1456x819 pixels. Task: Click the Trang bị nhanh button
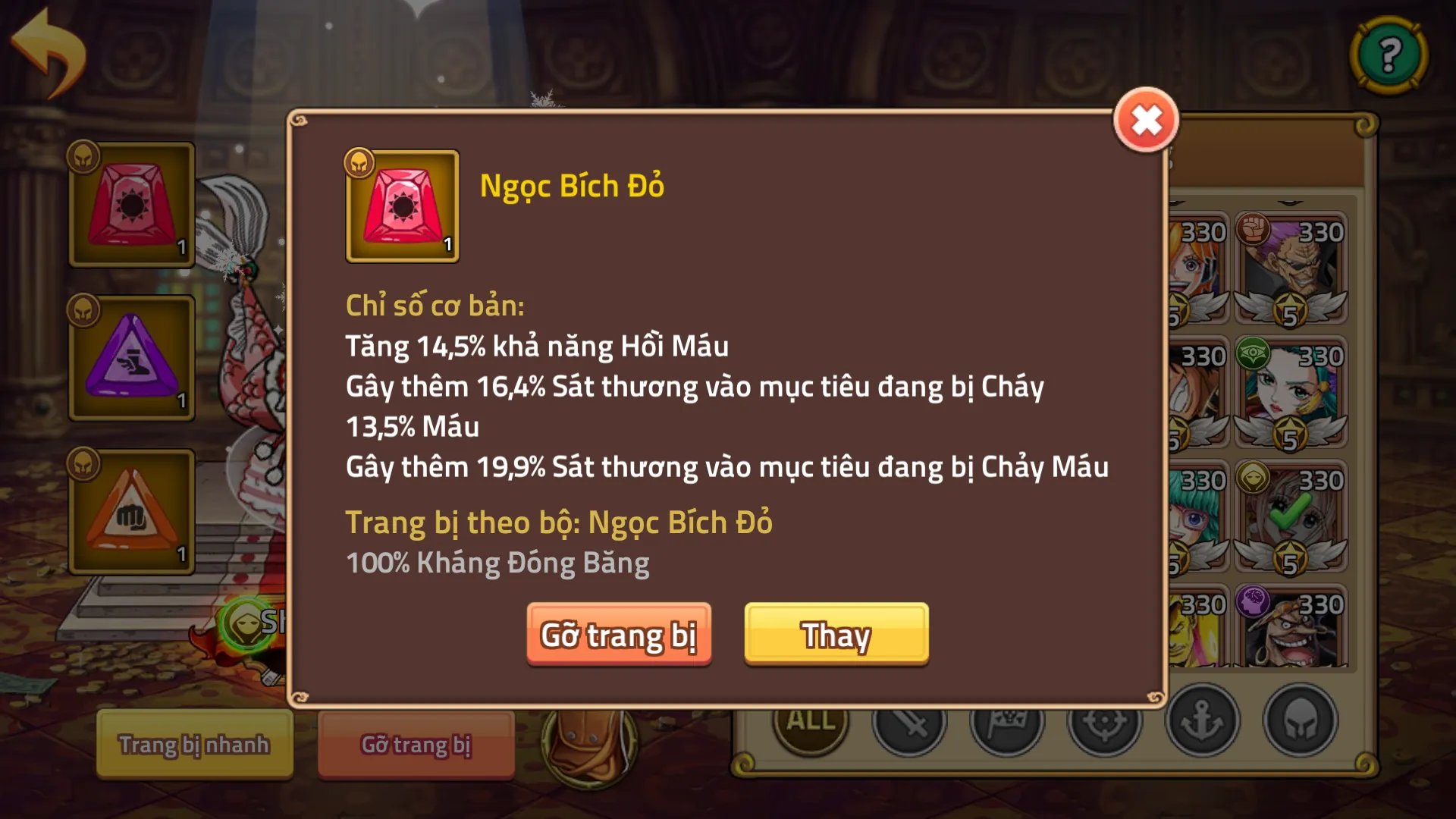194,745
